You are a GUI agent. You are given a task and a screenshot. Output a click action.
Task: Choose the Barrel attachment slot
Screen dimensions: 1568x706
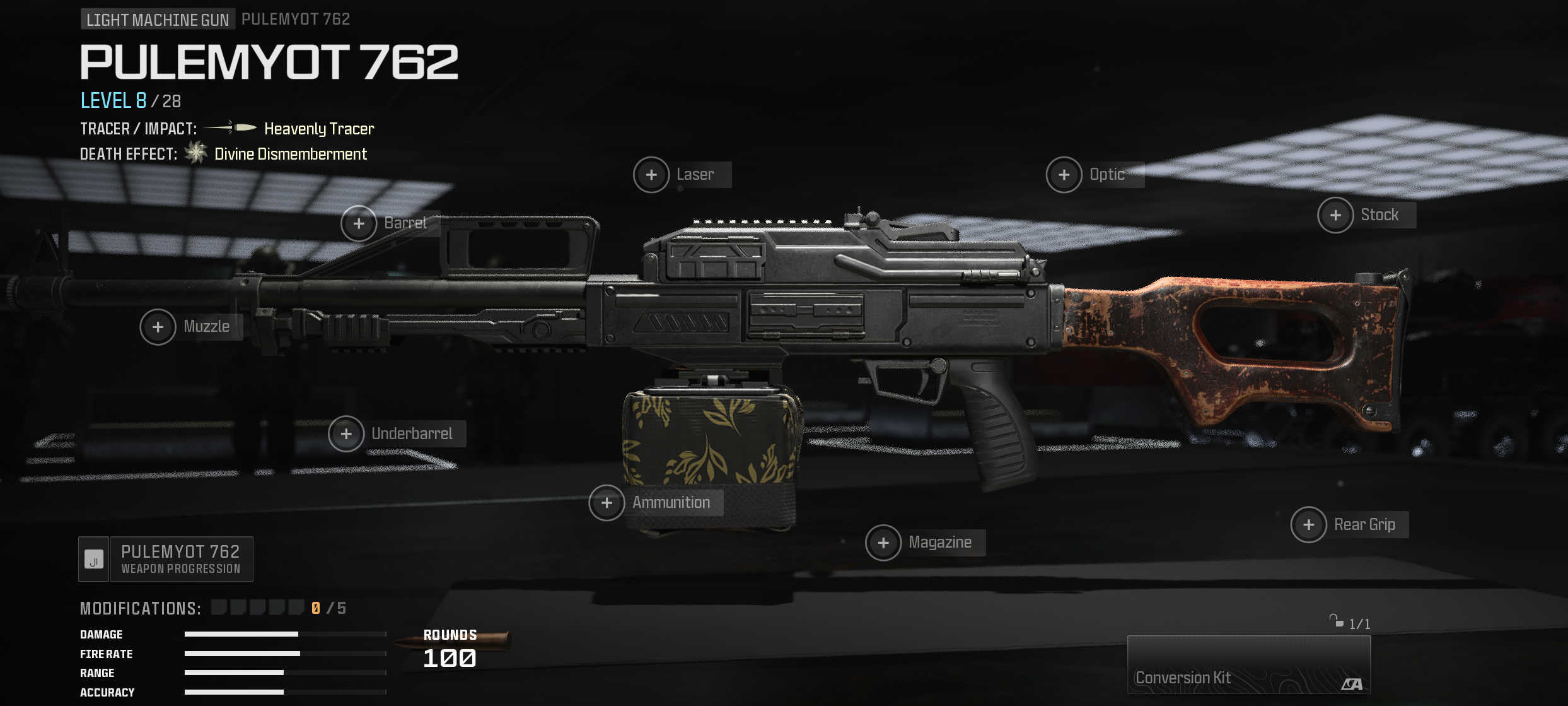(359, 223)
